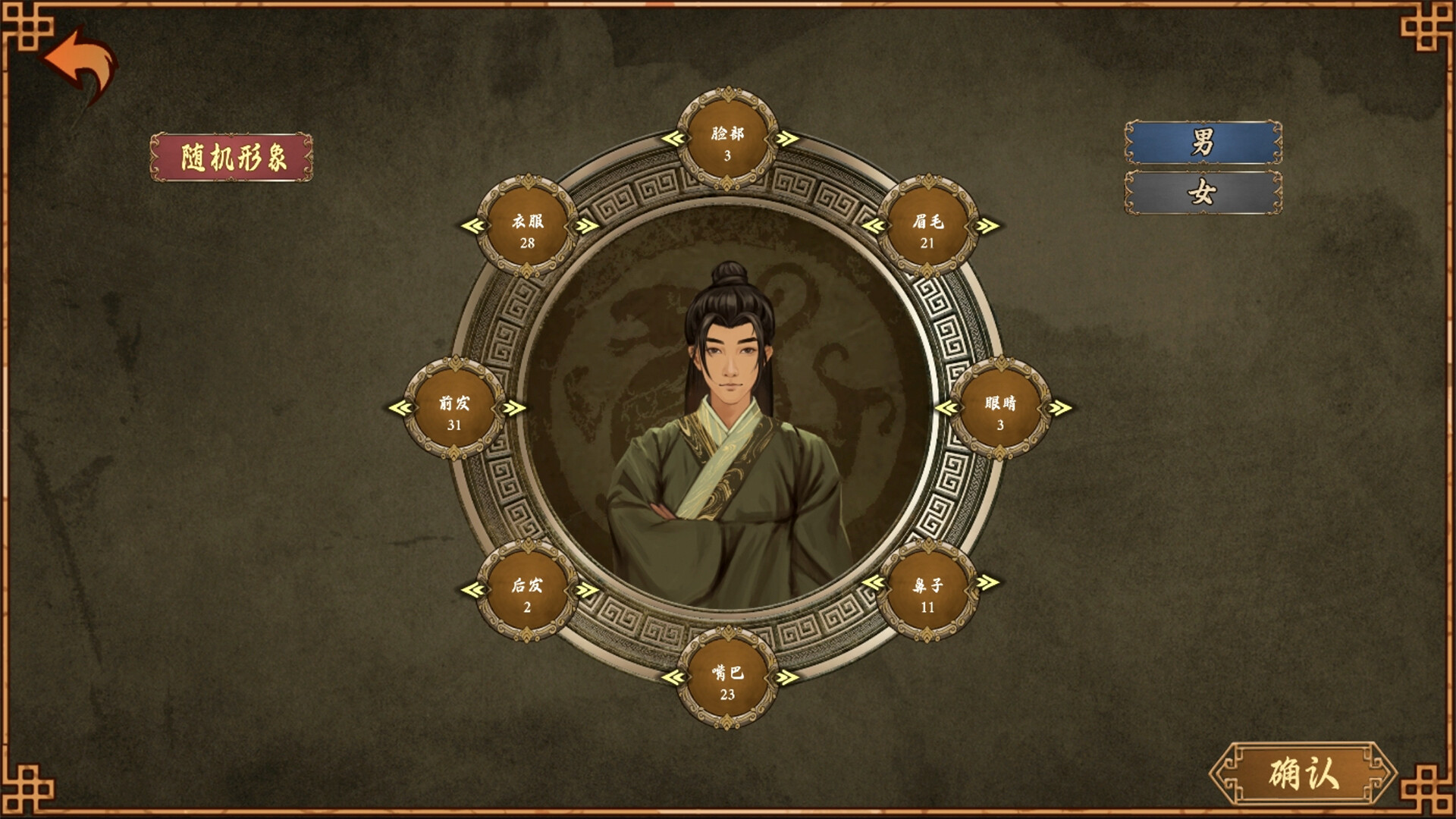Click the previous eyebrow arrow for 眉毛

[x=876, y=224]
